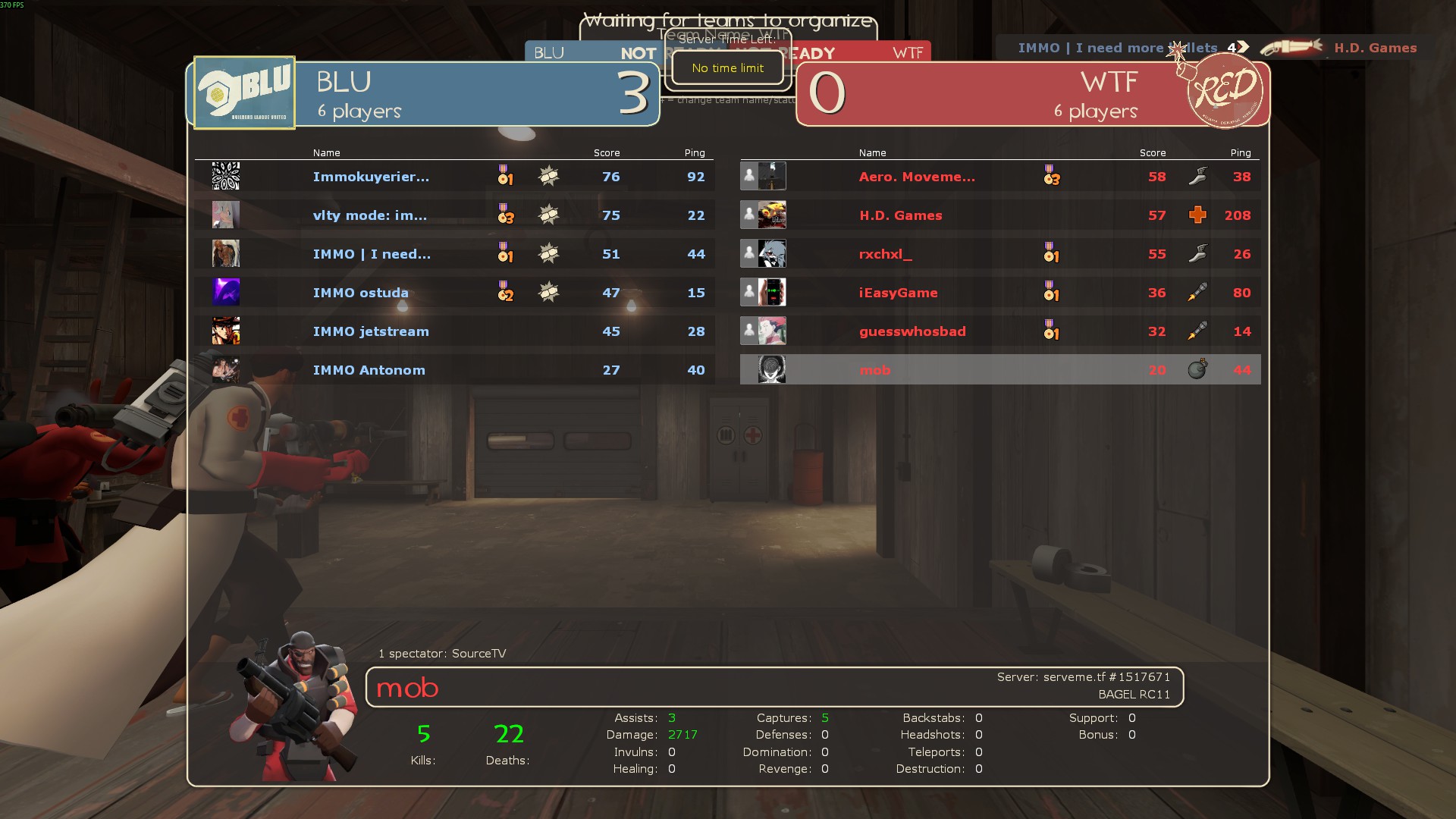Select the vlty mode player row
Screen dimensions: 1456x819
click(370, 215)
